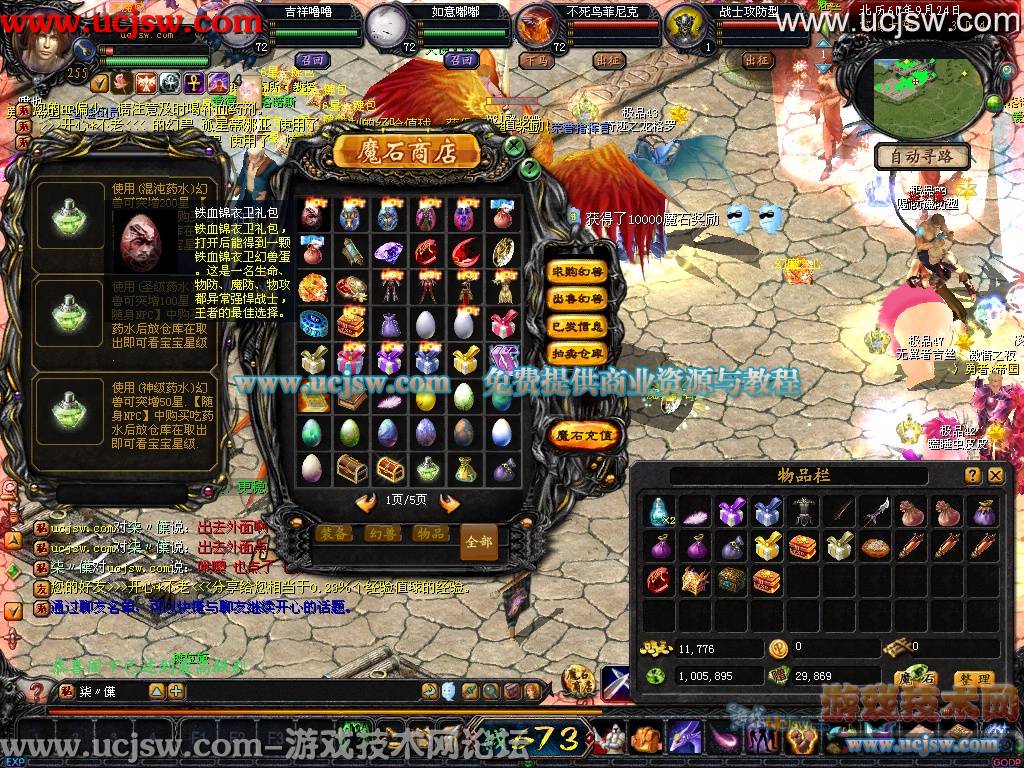1024x768 pixels.
Task: Sort inventory with the 整理 button
Action: [x=973, y=679]
